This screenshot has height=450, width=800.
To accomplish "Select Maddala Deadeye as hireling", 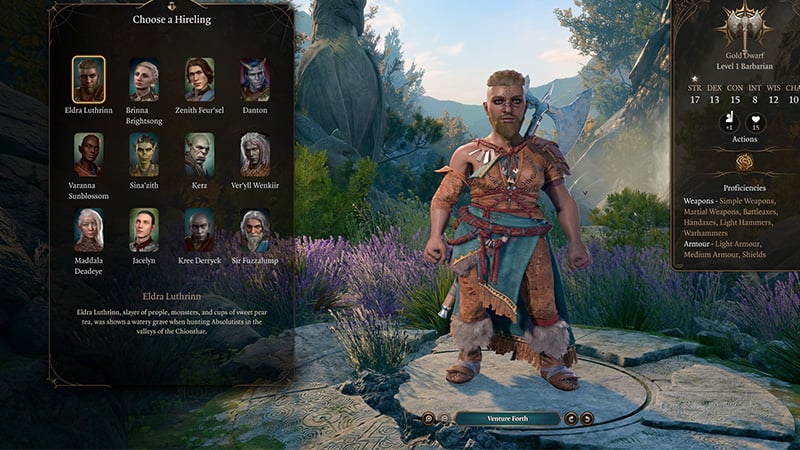I will (88, 229).
